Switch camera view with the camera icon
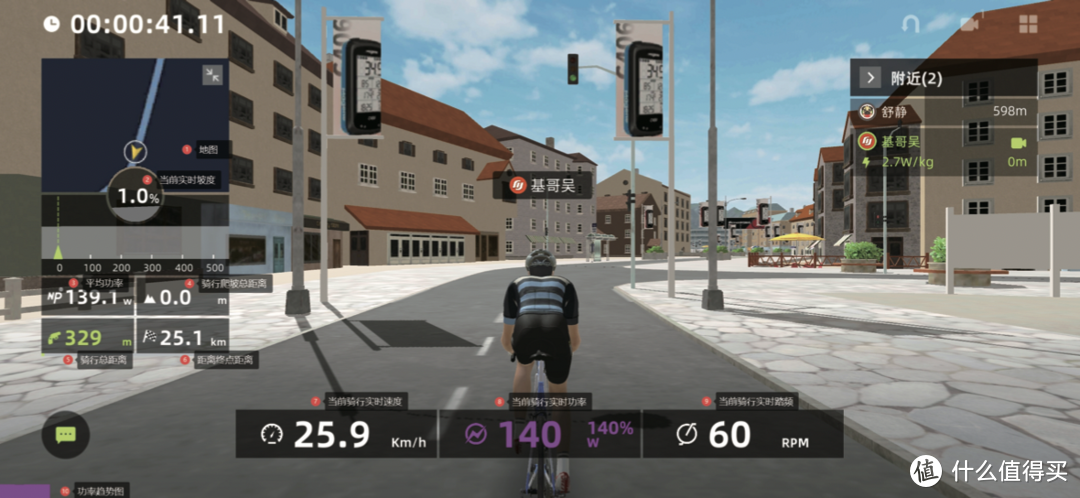The height and width of the screenshot is (498, 1080). coord(969,23)
